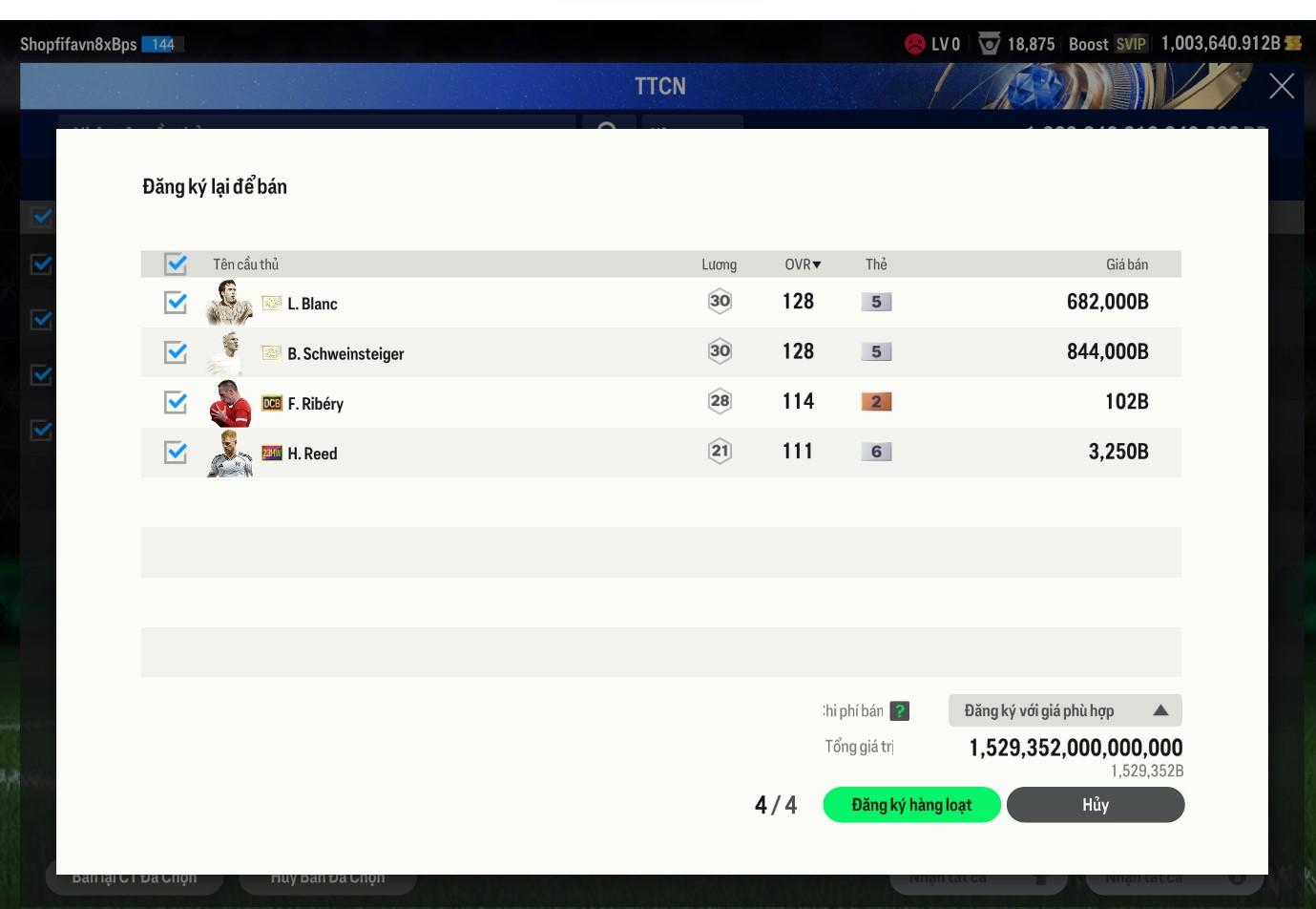Cancel using the Hủy button
The height and width of the screenshot is (909, 1316).
[x=1095, y=805]
